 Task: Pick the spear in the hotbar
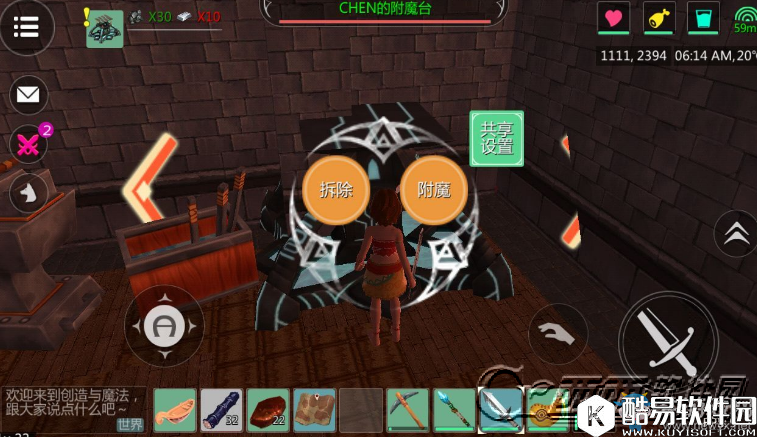[453, 409]
